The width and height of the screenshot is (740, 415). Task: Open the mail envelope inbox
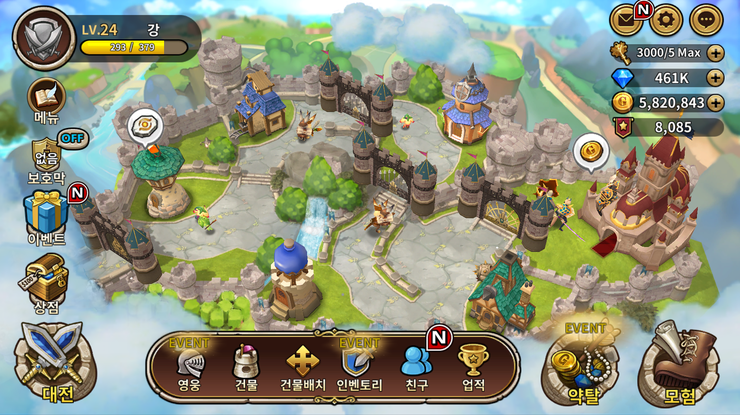[627, 18]
